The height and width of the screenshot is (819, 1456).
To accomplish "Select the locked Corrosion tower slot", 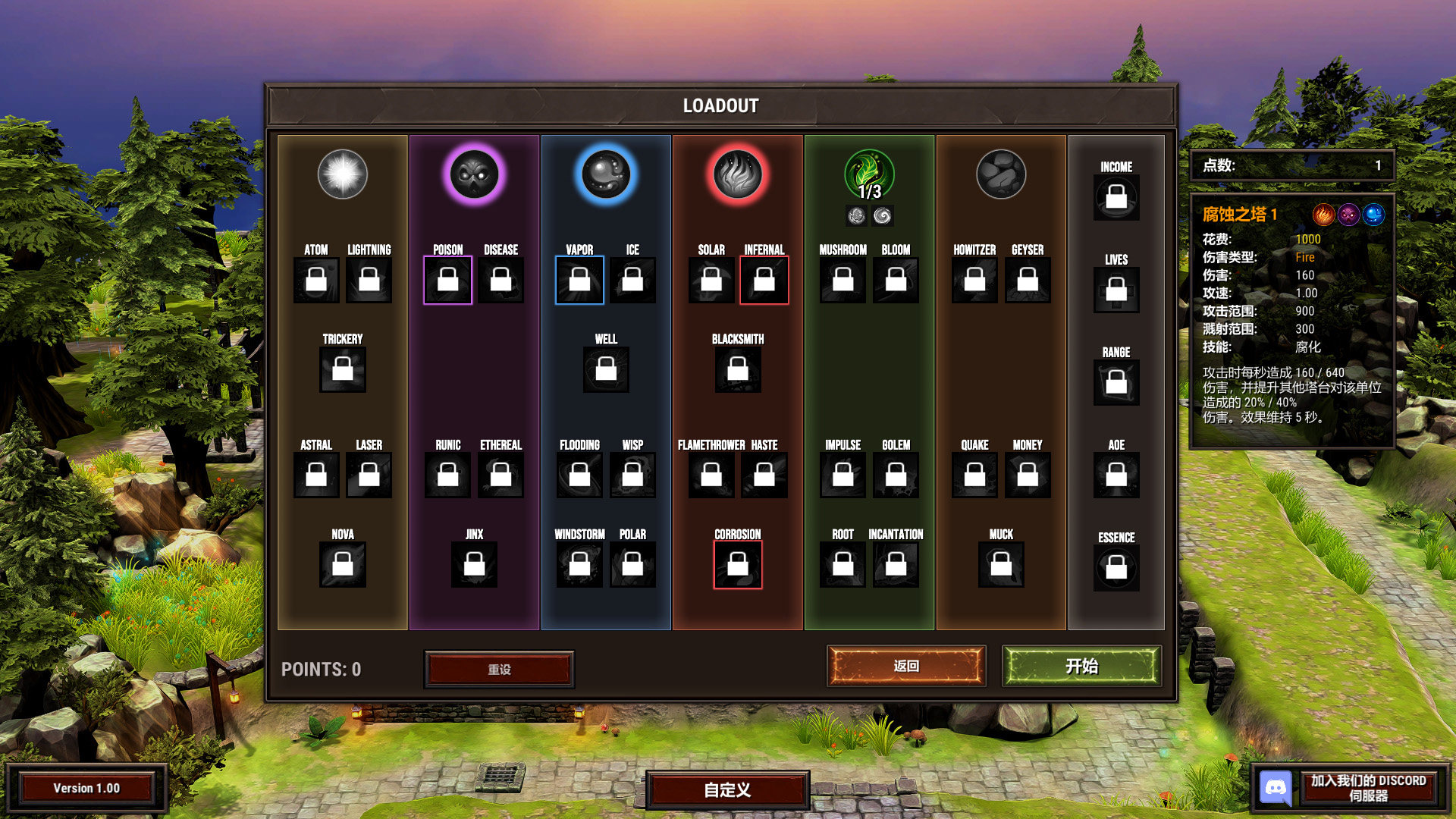I will click(x=738, y=565).
